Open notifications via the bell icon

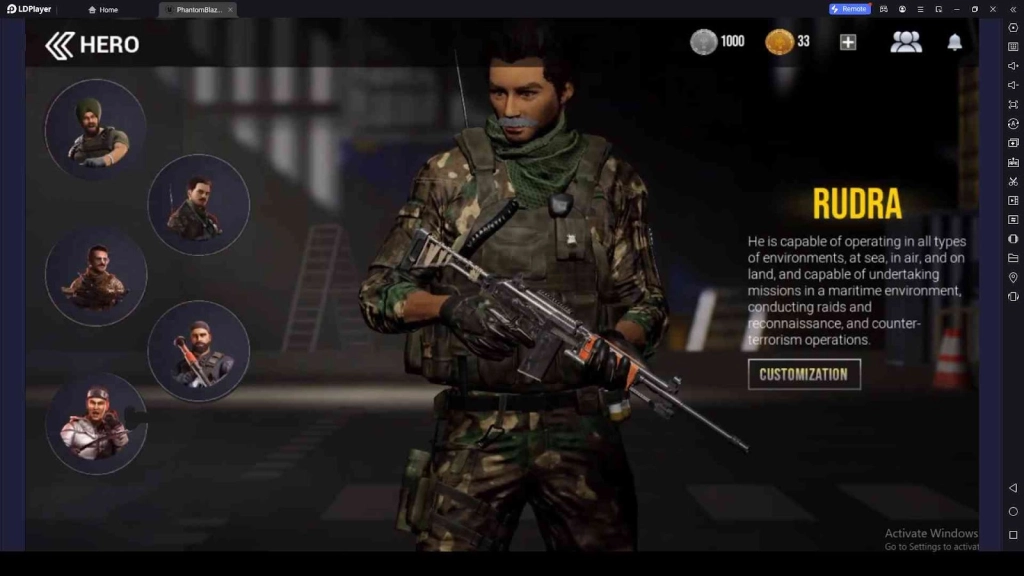(955, 42)
